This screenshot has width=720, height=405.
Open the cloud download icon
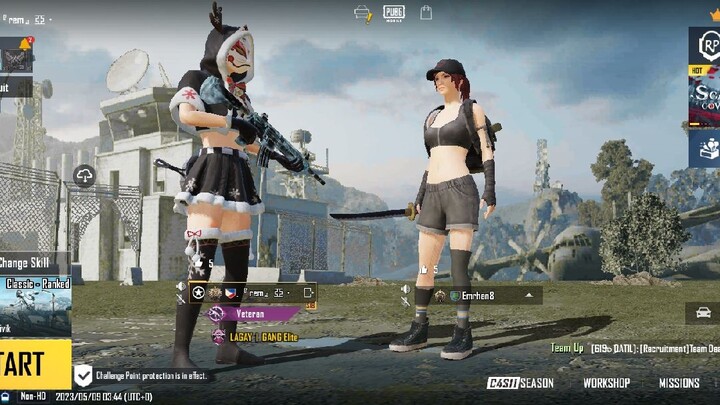click(x=84, y=175)
